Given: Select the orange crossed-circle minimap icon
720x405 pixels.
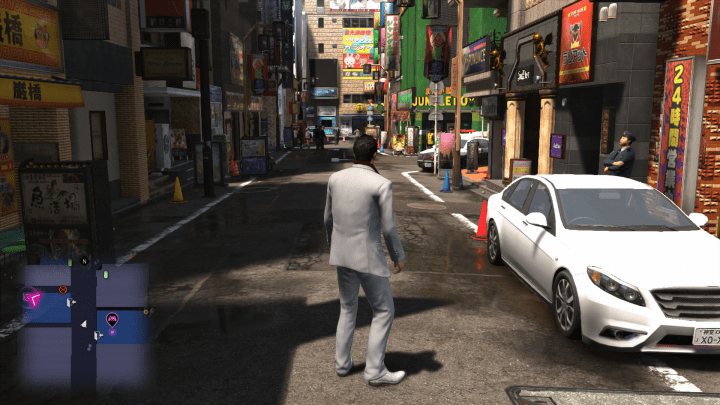Looking at the screenshot, I should tap(62, 289).
